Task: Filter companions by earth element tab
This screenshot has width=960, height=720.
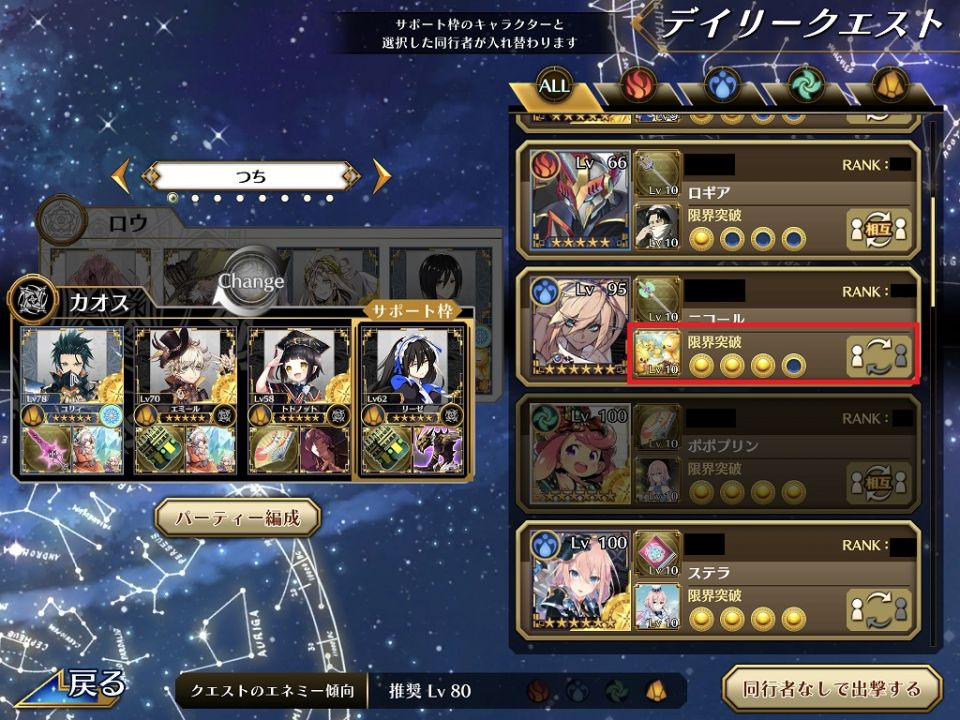Action: (888, 86)
